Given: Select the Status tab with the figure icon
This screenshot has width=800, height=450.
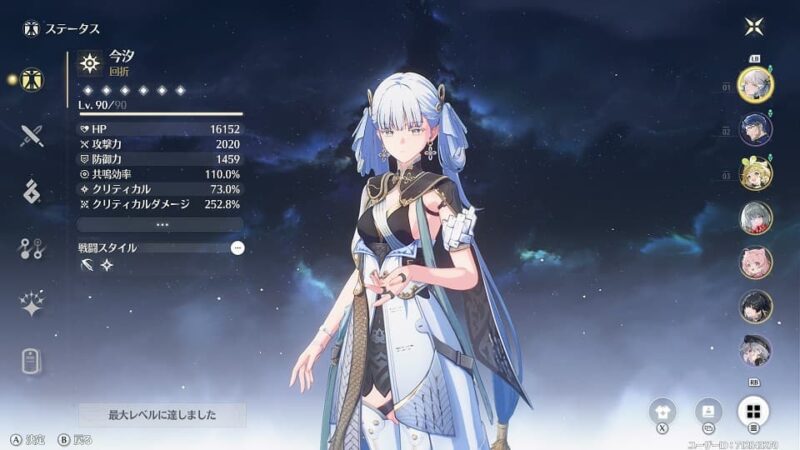Looking at the screenshot, I should pos(32,78).
